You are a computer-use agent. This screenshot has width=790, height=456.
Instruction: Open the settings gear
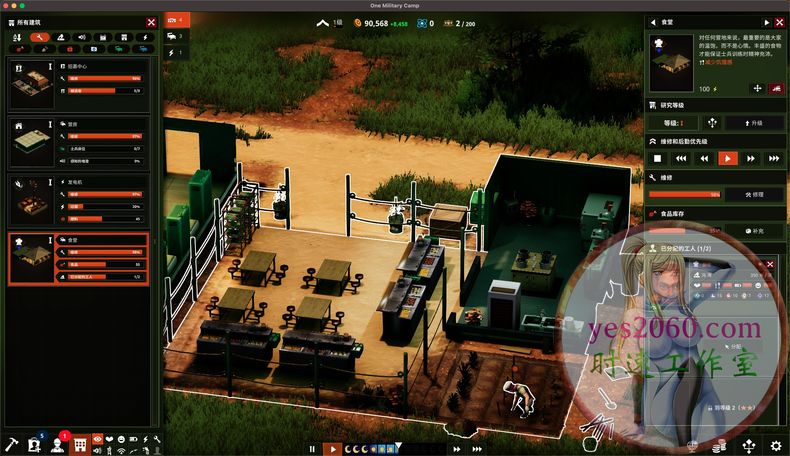point(775,445)
